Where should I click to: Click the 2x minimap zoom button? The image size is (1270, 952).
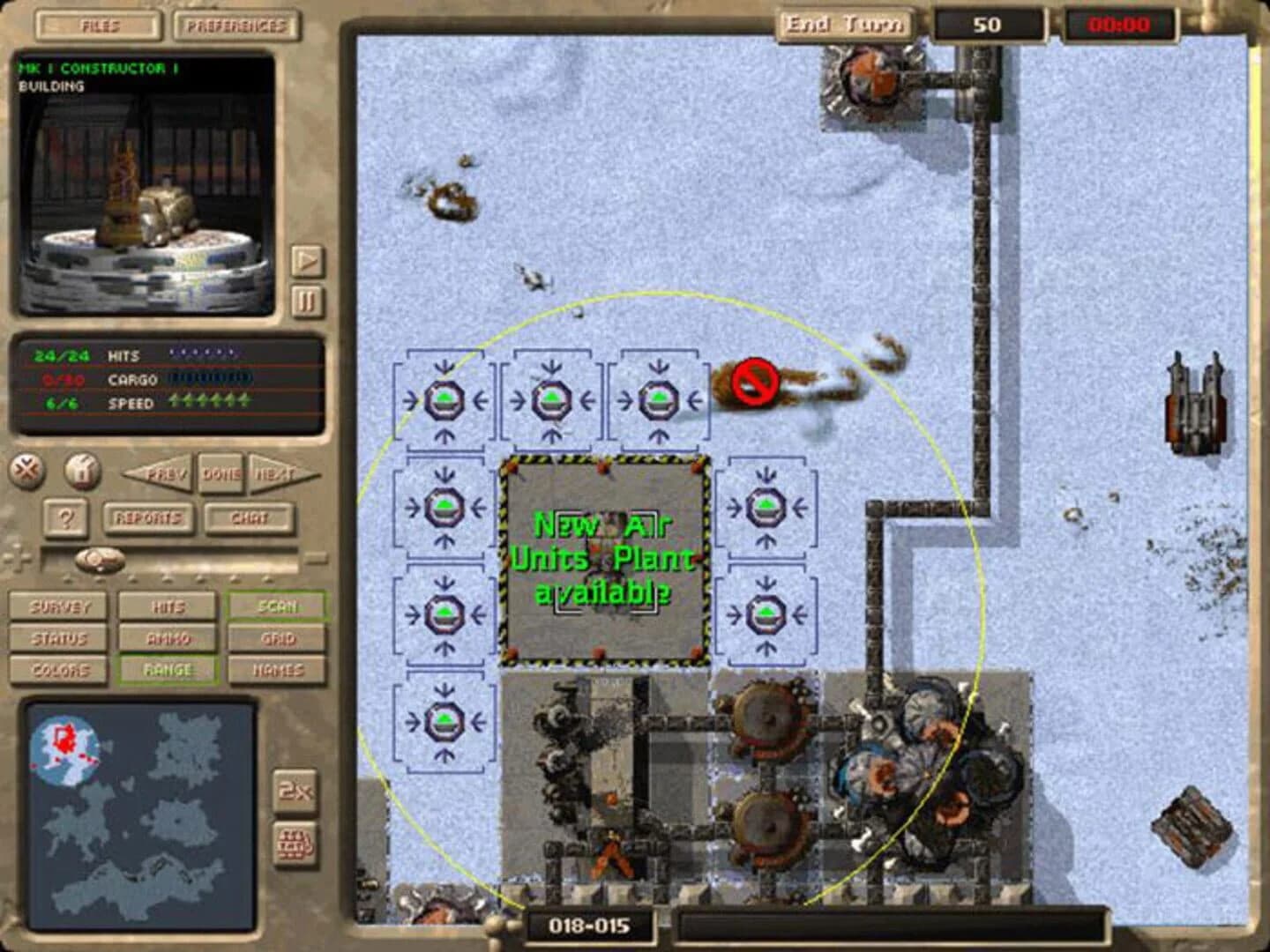pyautogui.click(x=294, y=792)
